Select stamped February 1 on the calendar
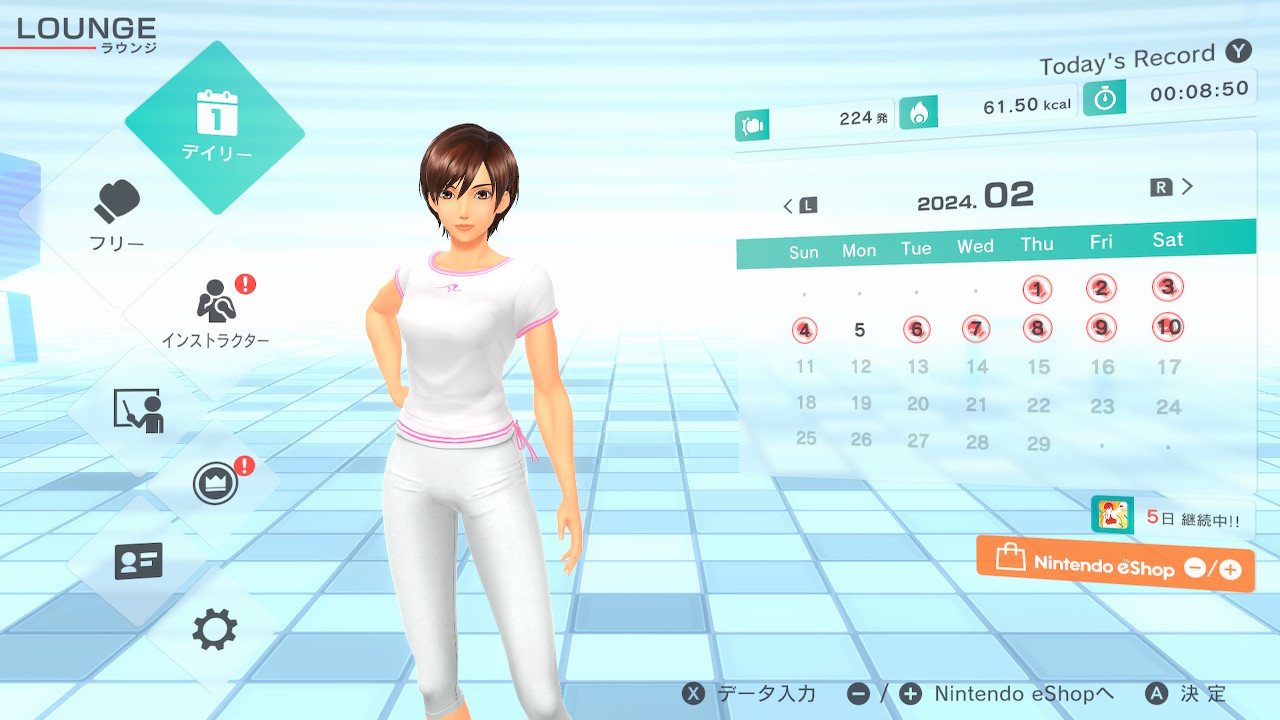This screenshot has width=1280, height=720. [1038, 290]
